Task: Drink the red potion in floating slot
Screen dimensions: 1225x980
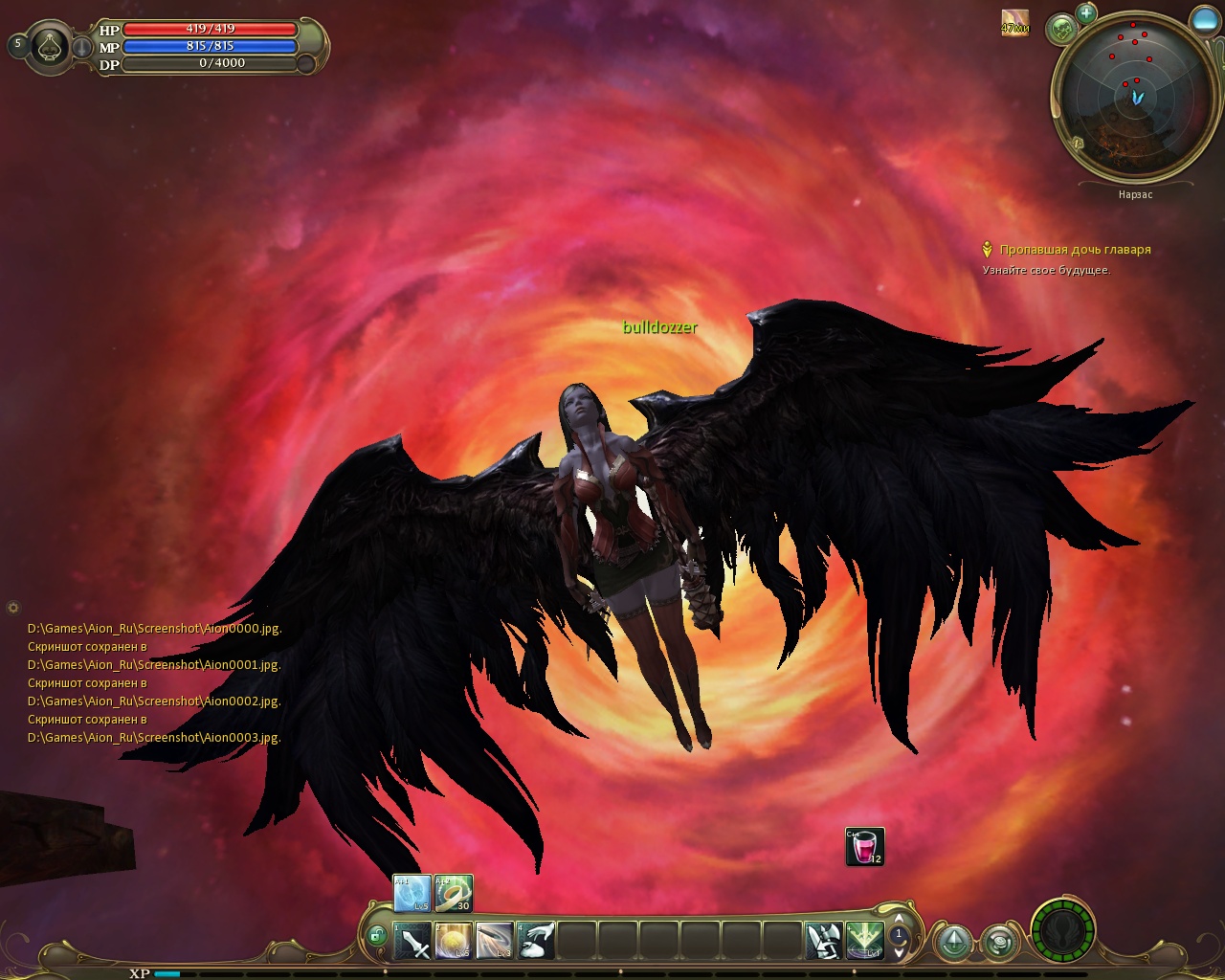Action: pos(864,847)
